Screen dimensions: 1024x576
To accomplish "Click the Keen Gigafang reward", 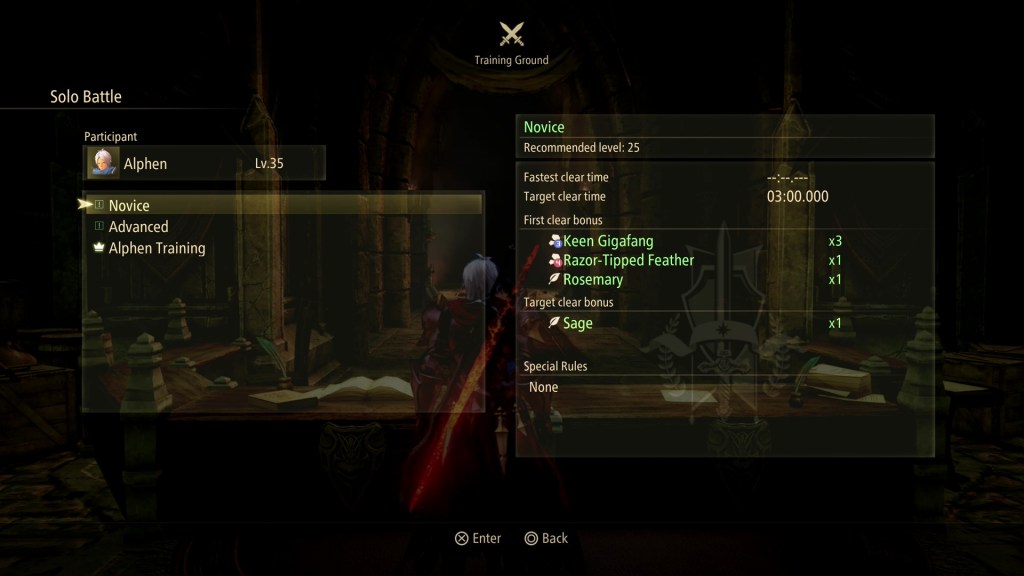I will click(x=607, y=241).
